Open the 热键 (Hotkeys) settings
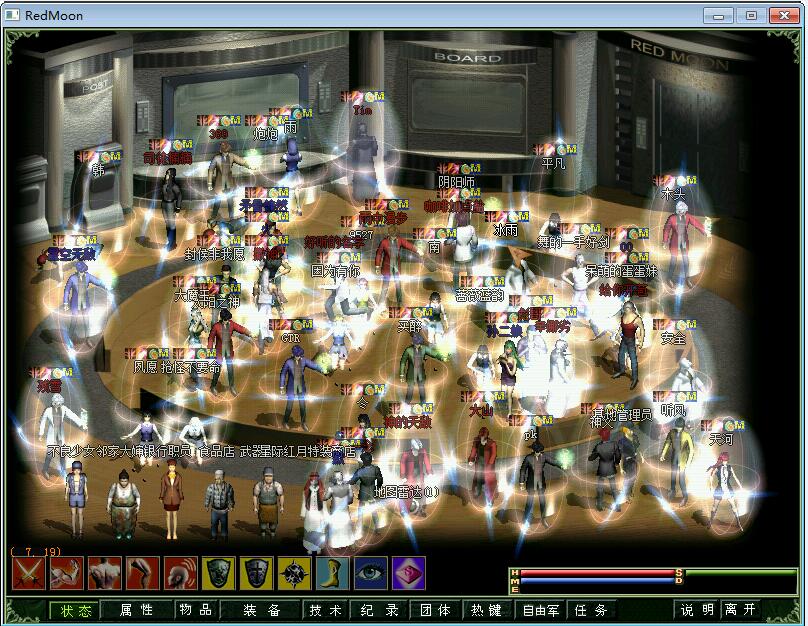This screenshot has width=808, height=626. 487,610
